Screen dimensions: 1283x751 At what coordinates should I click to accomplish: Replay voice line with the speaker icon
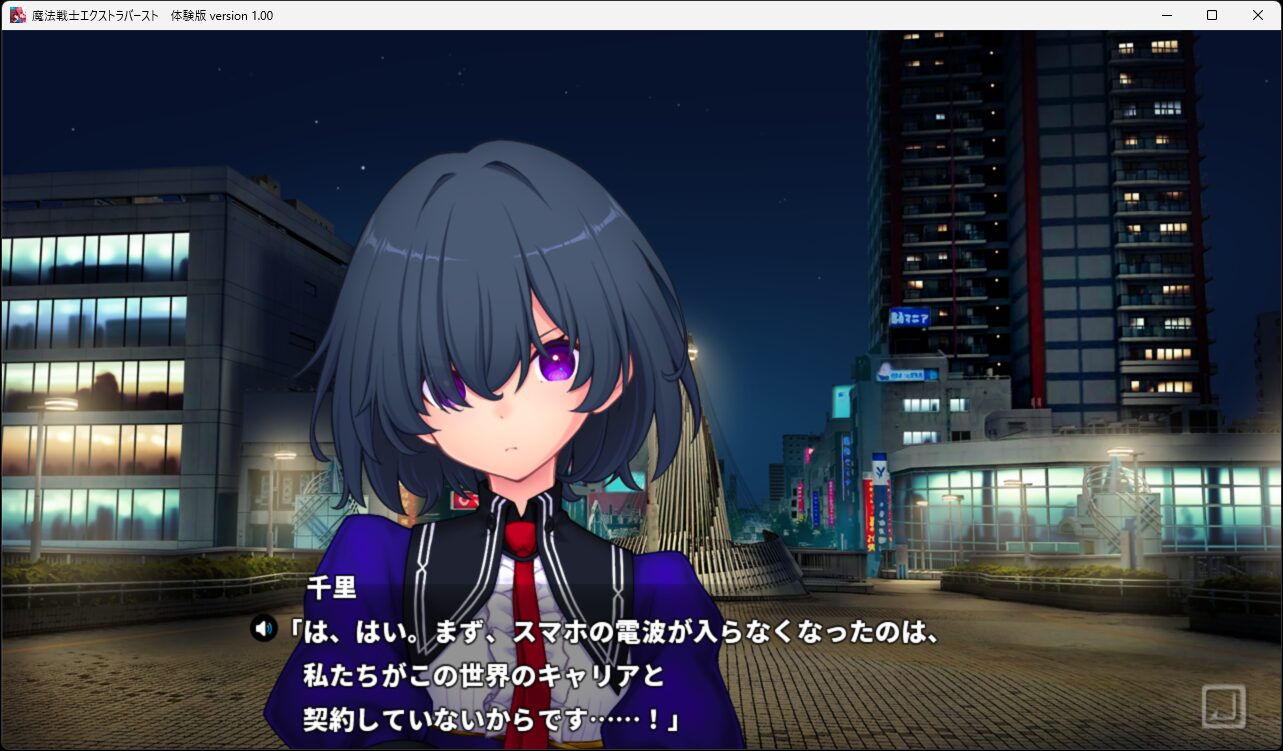pos(263,629)
